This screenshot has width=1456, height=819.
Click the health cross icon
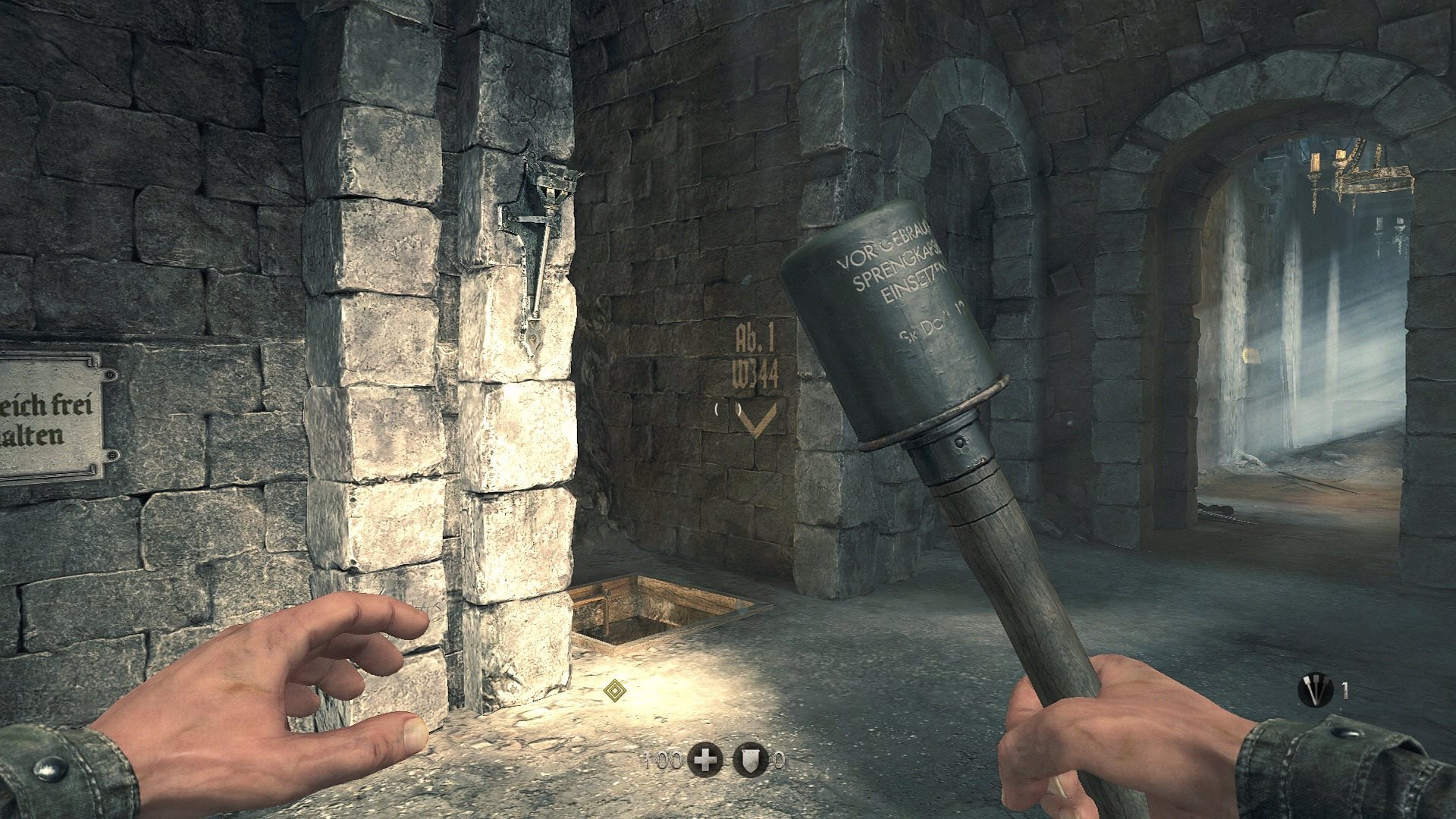click(x=705, y=760)
